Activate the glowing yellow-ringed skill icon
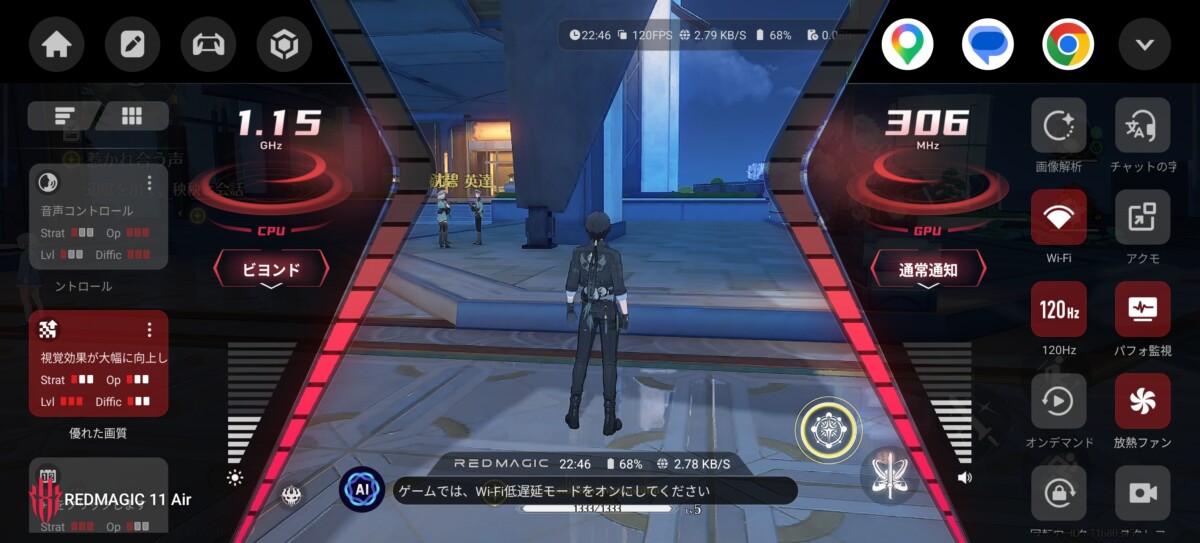 827,430
